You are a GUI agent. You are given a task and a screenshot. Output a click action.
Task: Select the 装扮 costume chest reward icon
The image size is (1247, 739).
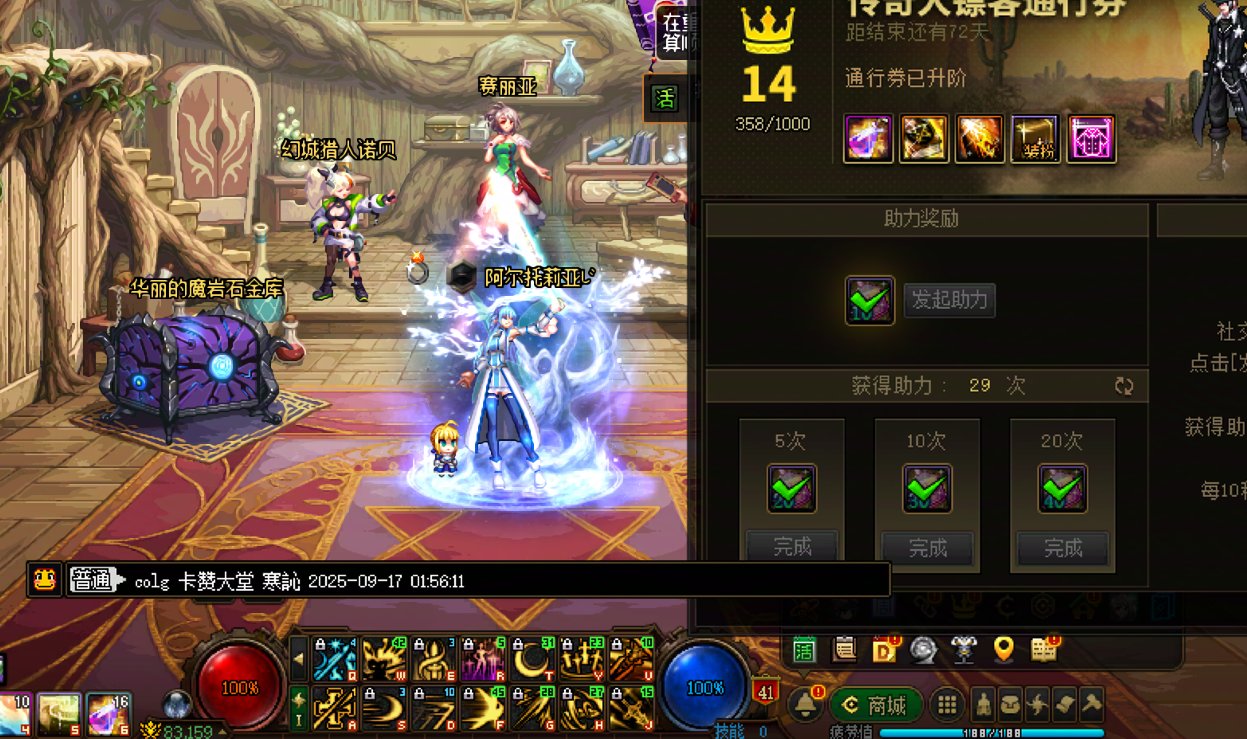pos(1035,139)
